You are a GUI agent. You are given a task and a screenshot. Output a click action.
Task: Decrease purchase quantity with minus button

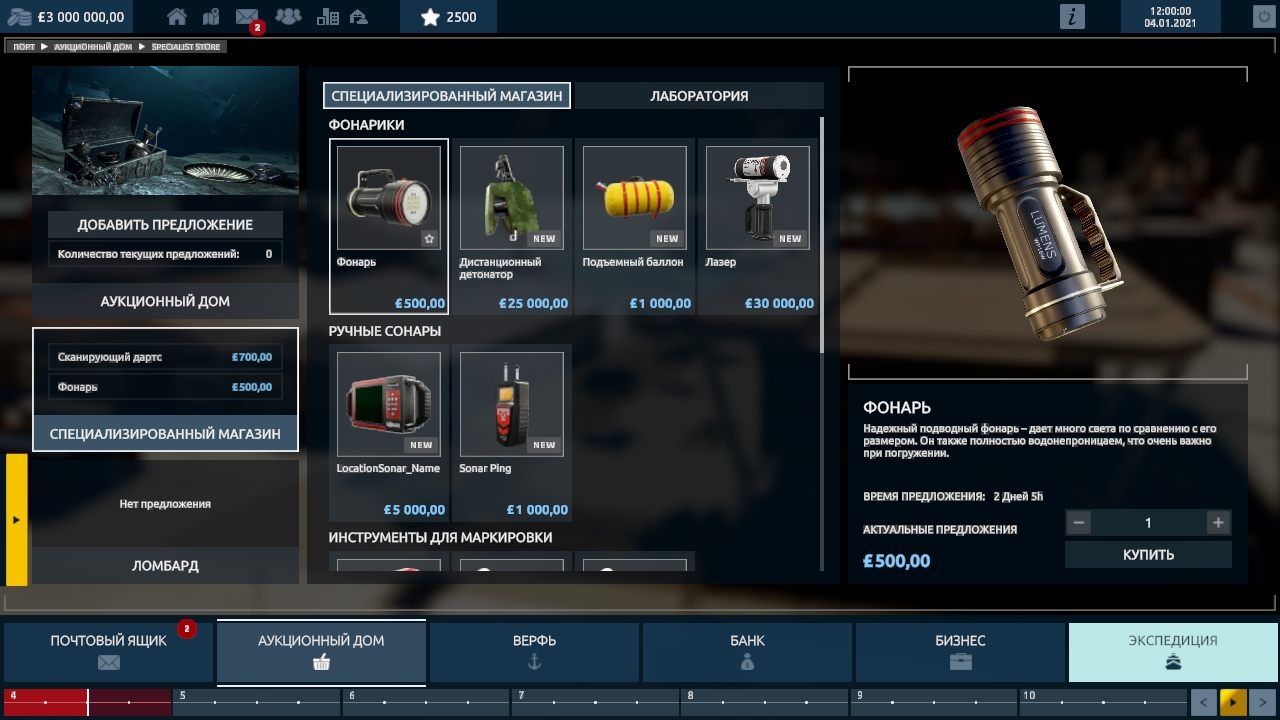coord(1078,522)
